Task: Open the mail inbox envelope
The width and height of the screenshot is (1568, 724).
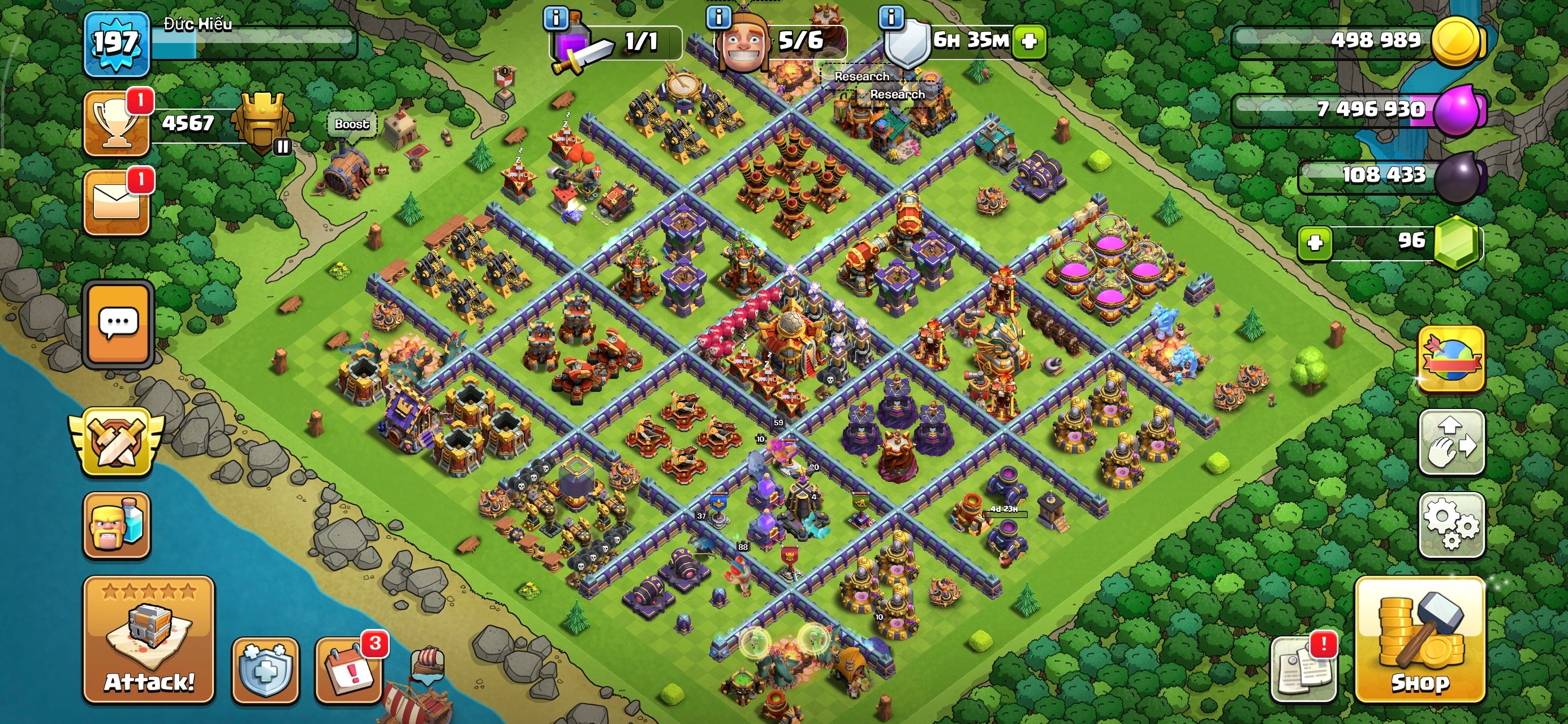Action: [117, 202]
